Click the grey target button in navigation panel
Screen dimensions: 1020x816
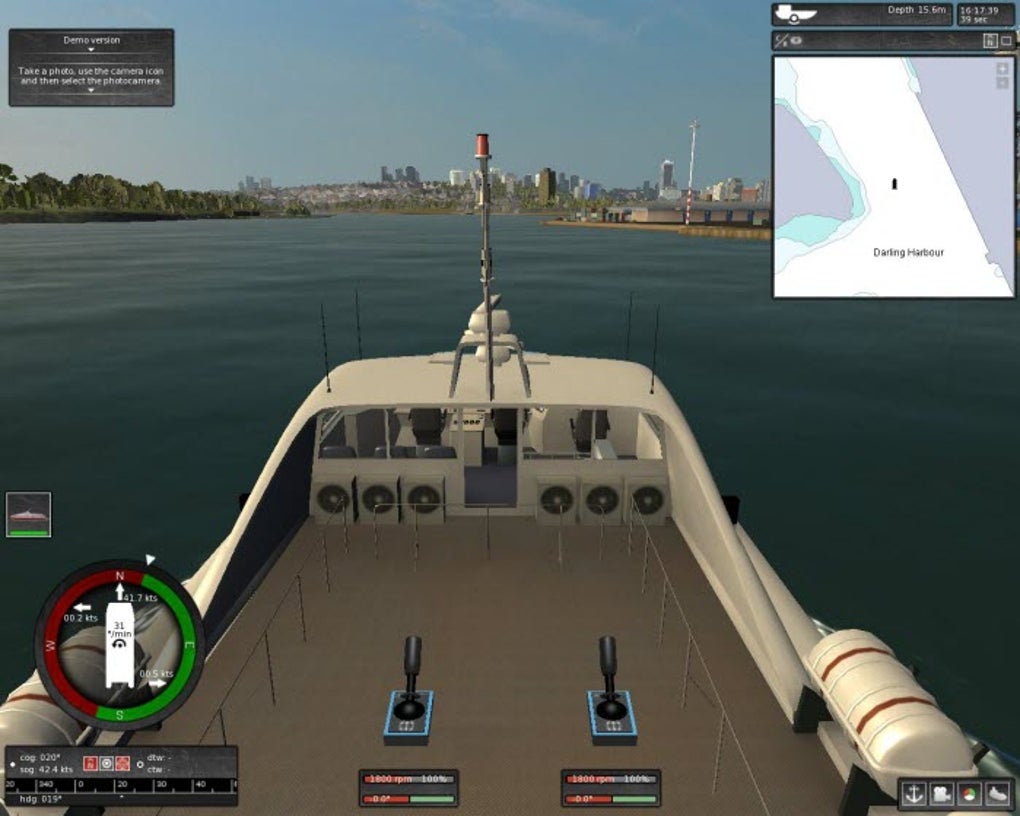coord(106,763)
